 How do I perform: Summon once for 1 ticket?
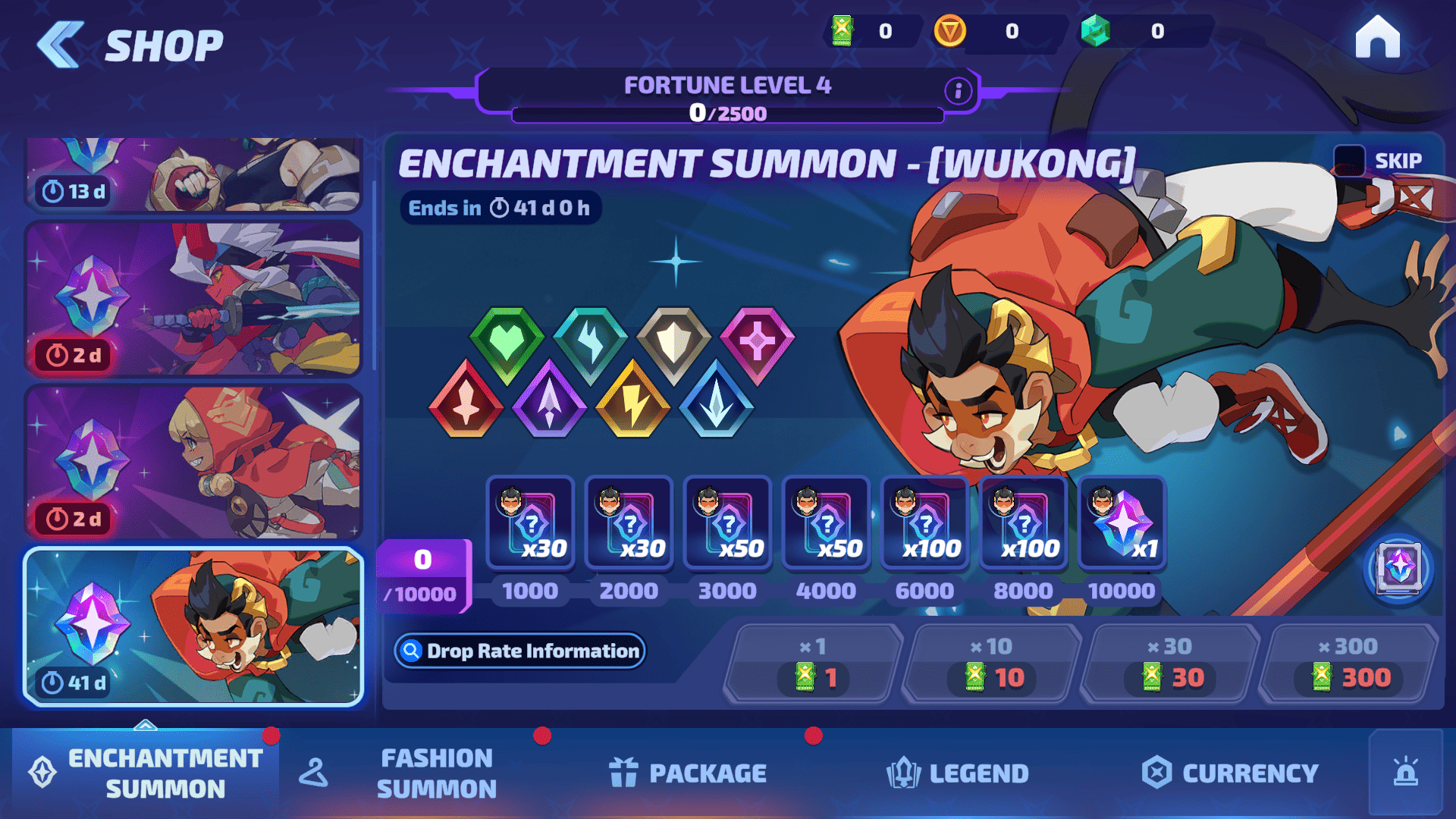pos(813,664)
